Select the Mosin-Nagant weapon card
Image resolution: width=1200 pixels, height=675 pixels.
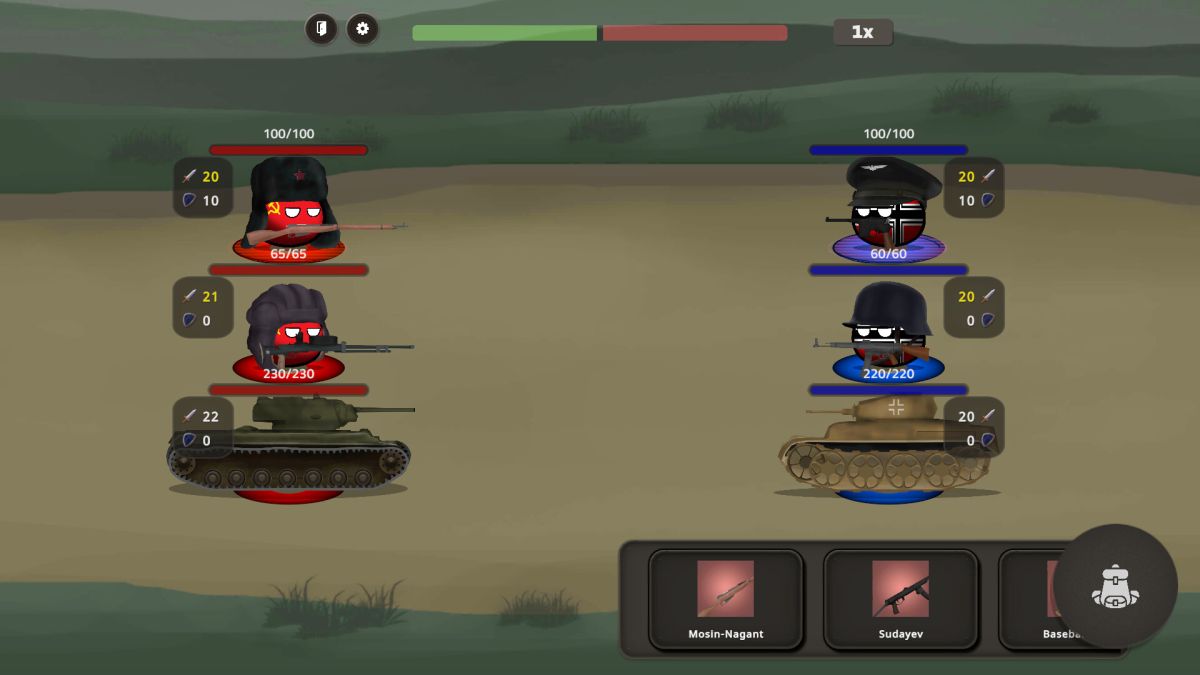tap(725, 599)
